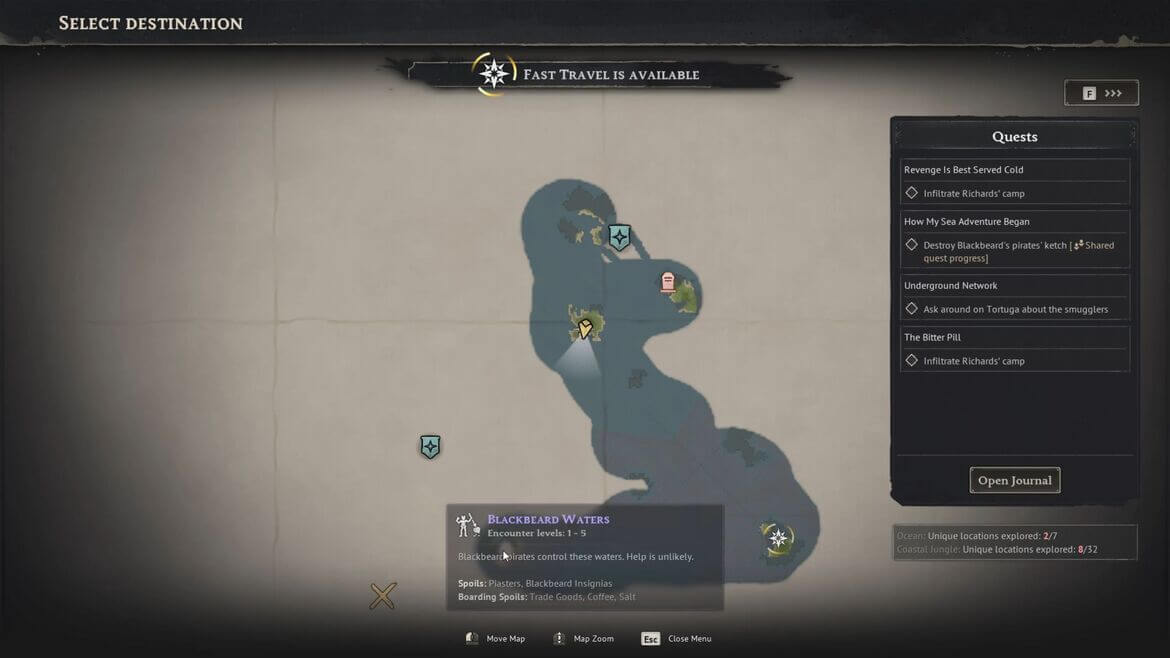The image size is (1170, 658).
Task: Open the Journal from the quests panel
Action: (1014, 481)
